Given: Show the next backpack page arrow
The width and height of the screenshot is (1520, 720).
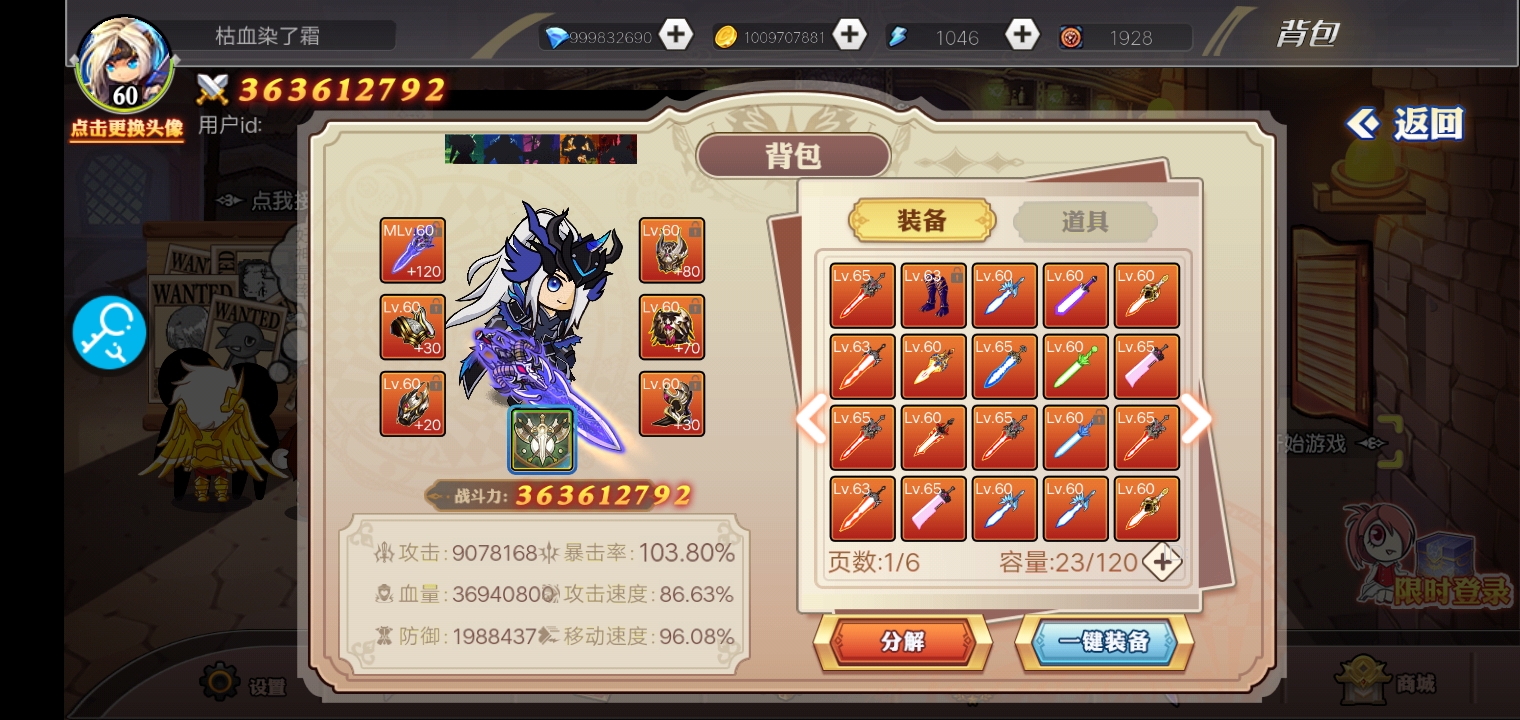Looking at the screenshot, I should 1196,420.
